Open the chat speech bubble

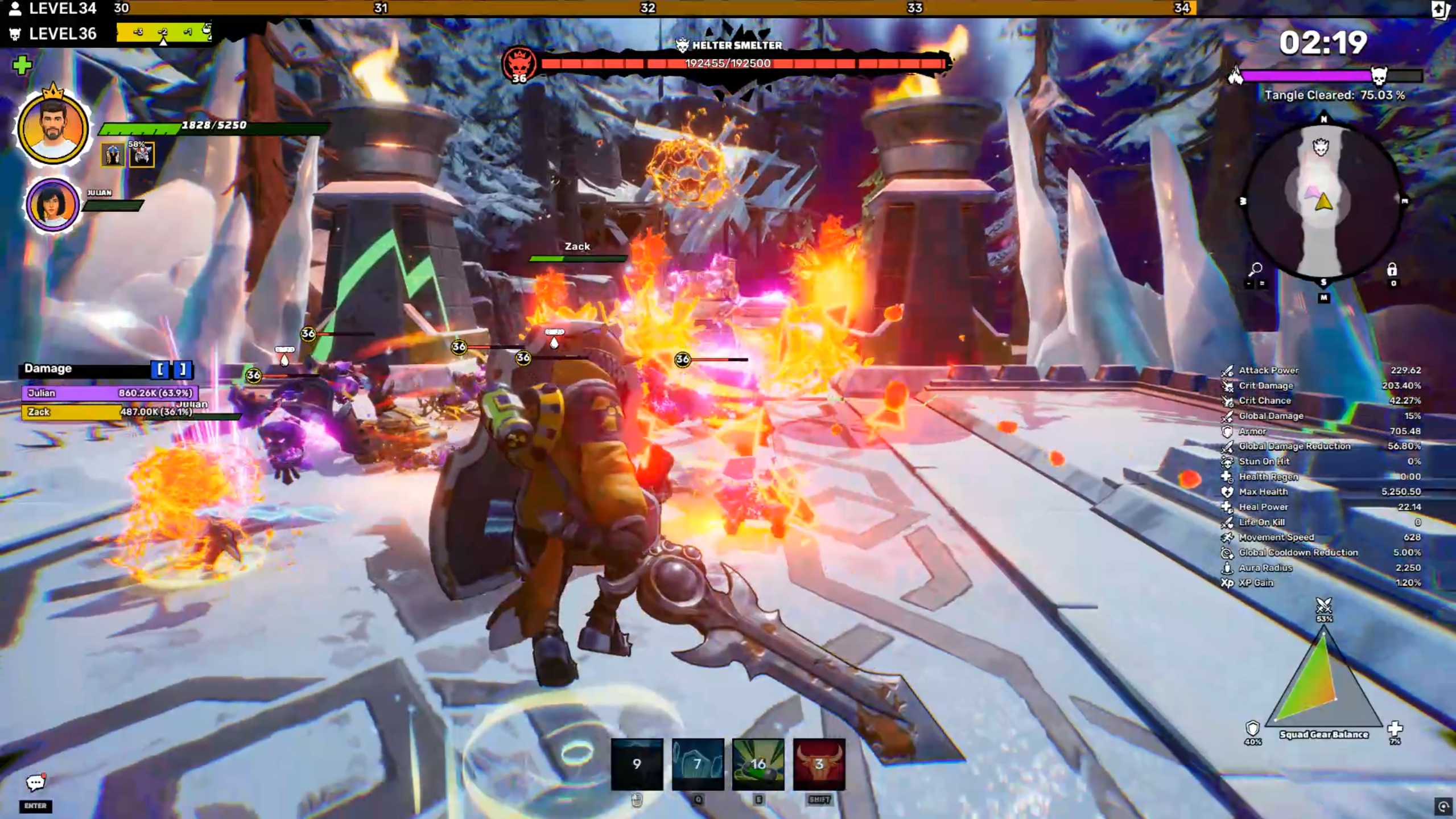pos(35,783)
